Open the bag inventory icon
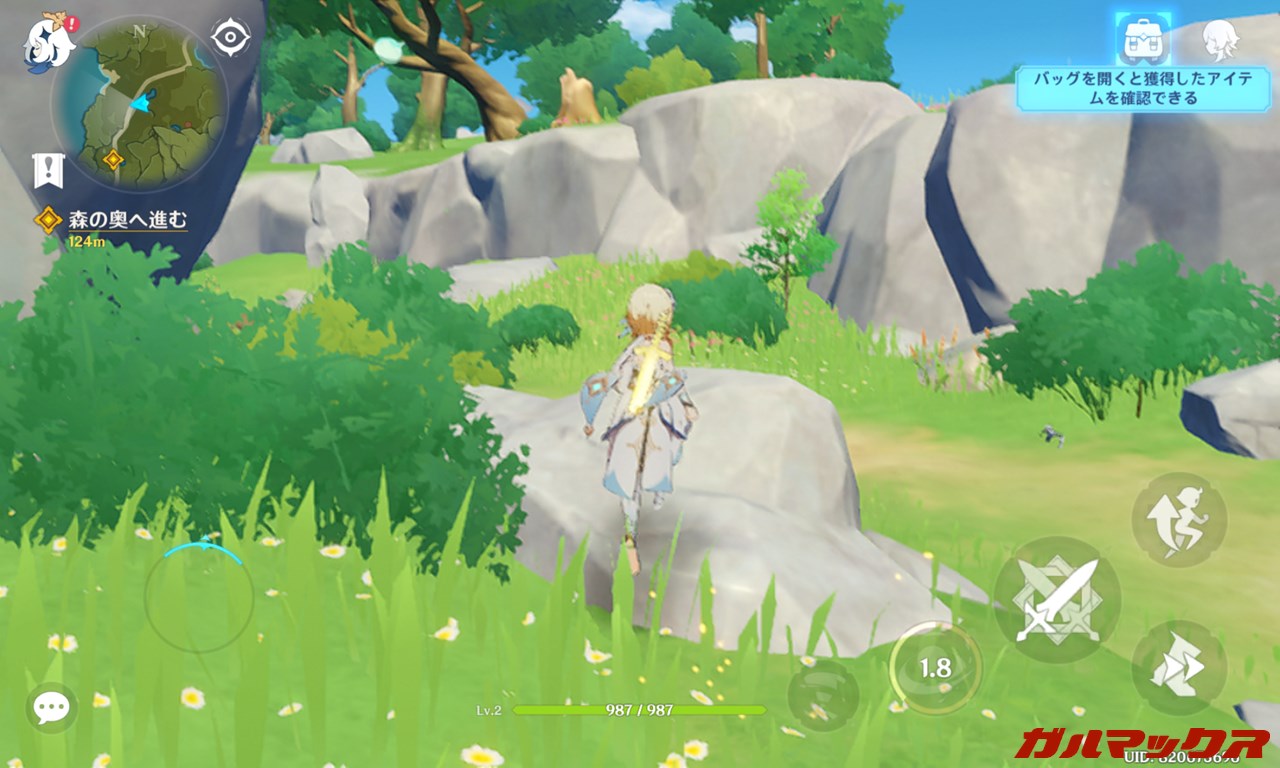The width and height of the screenshot is (1280, 768). point(1142,40)
